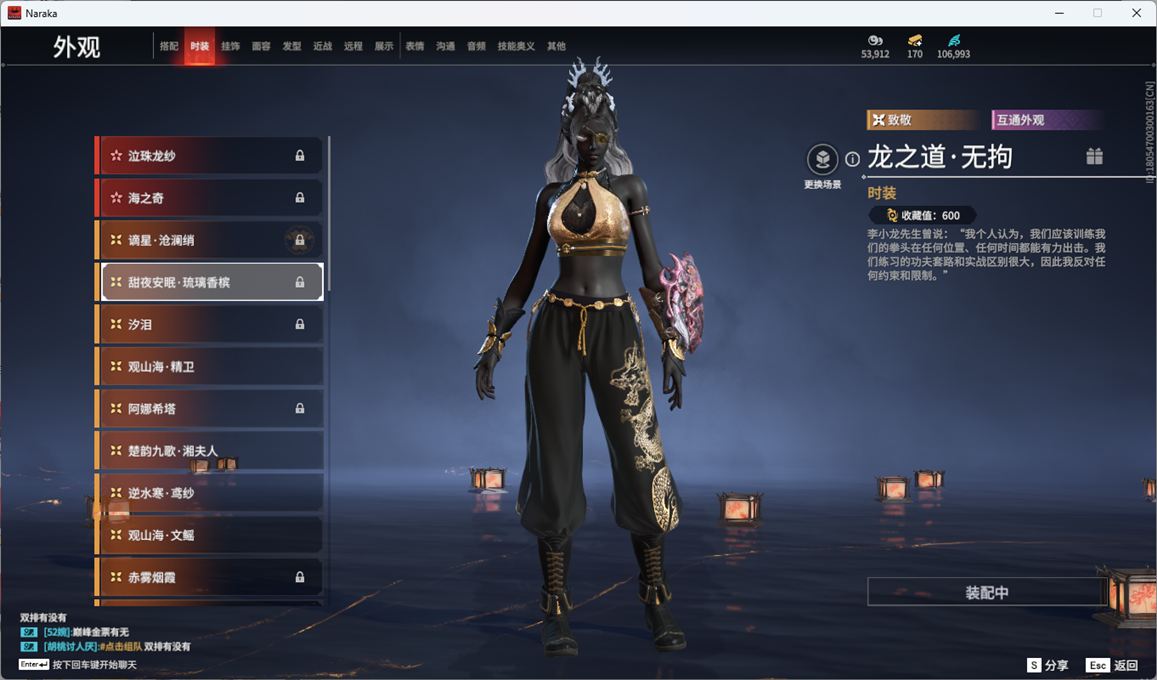Select the 面容 tab
Image resolution: width=1157 pixels, height=680 pixels.
[261, 46]
